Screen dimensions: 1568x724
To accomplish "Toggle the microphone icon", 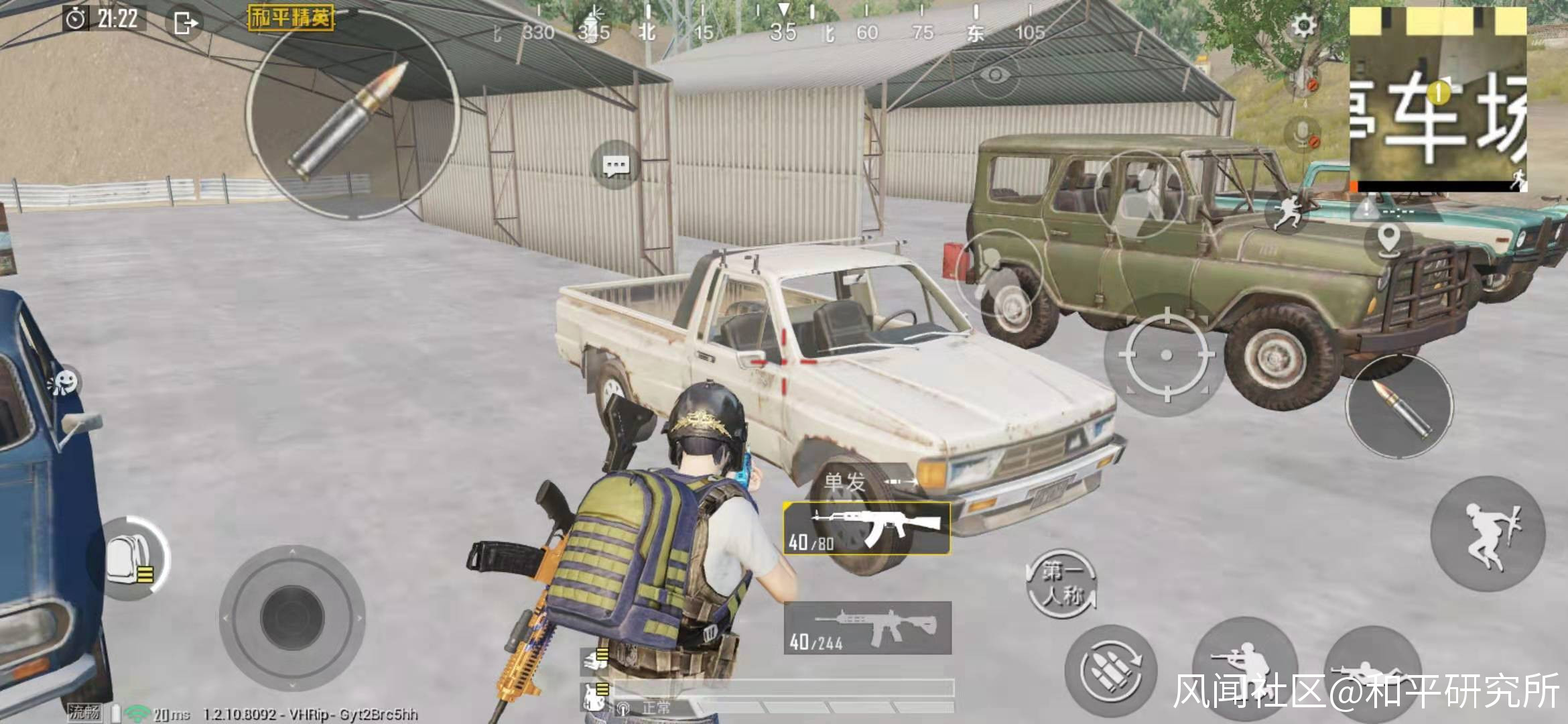I will (1303, 135).
